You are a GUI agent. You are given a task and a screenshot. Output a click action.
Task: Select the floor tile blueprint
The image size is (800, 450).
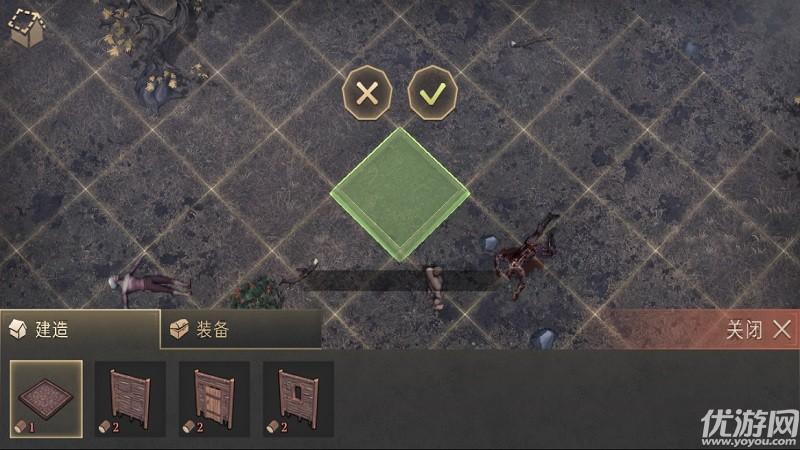click(x=46, y=399)
